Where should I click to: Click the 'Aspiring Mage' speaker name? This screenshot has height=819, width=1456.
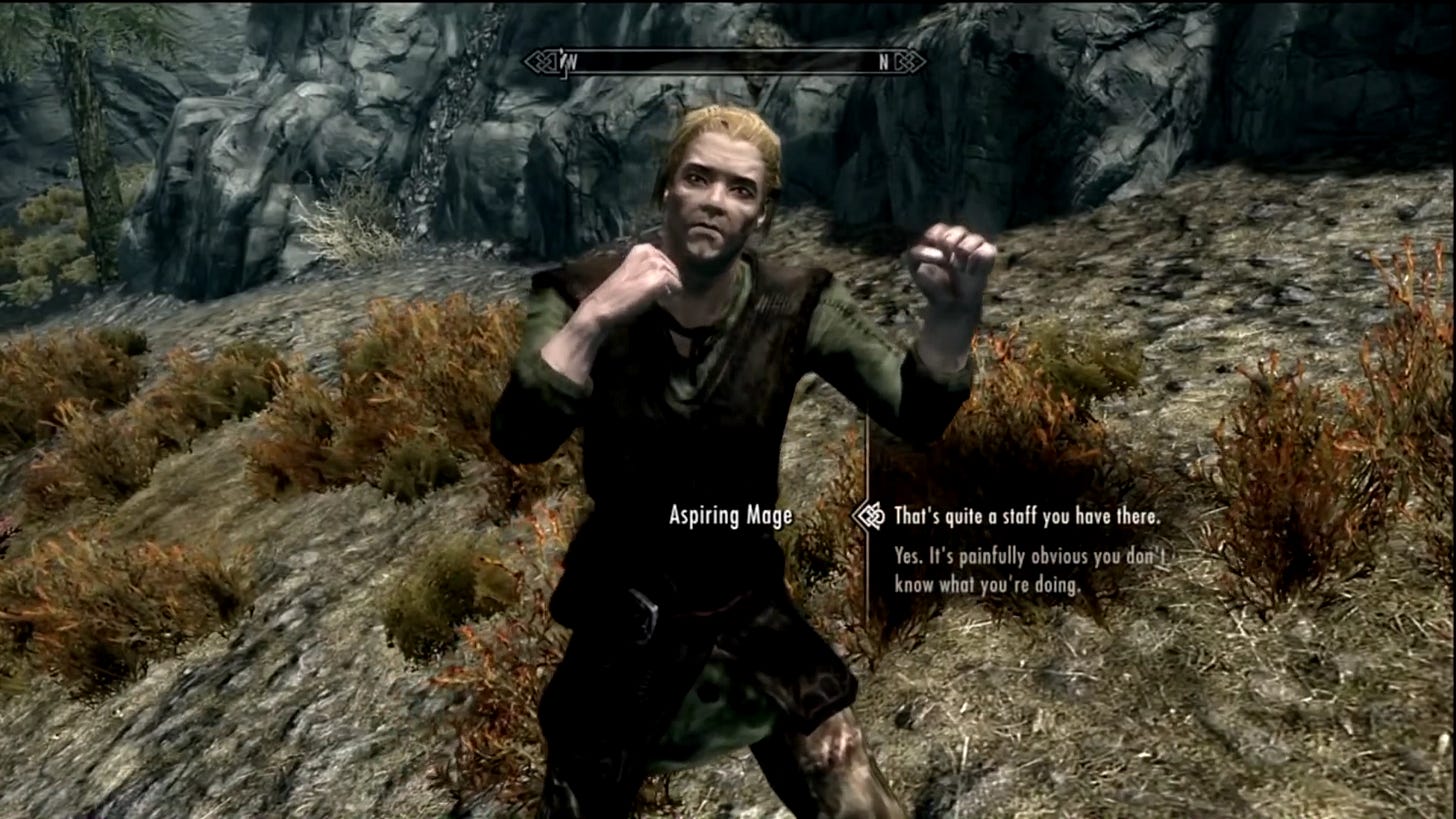click(729, 514)
